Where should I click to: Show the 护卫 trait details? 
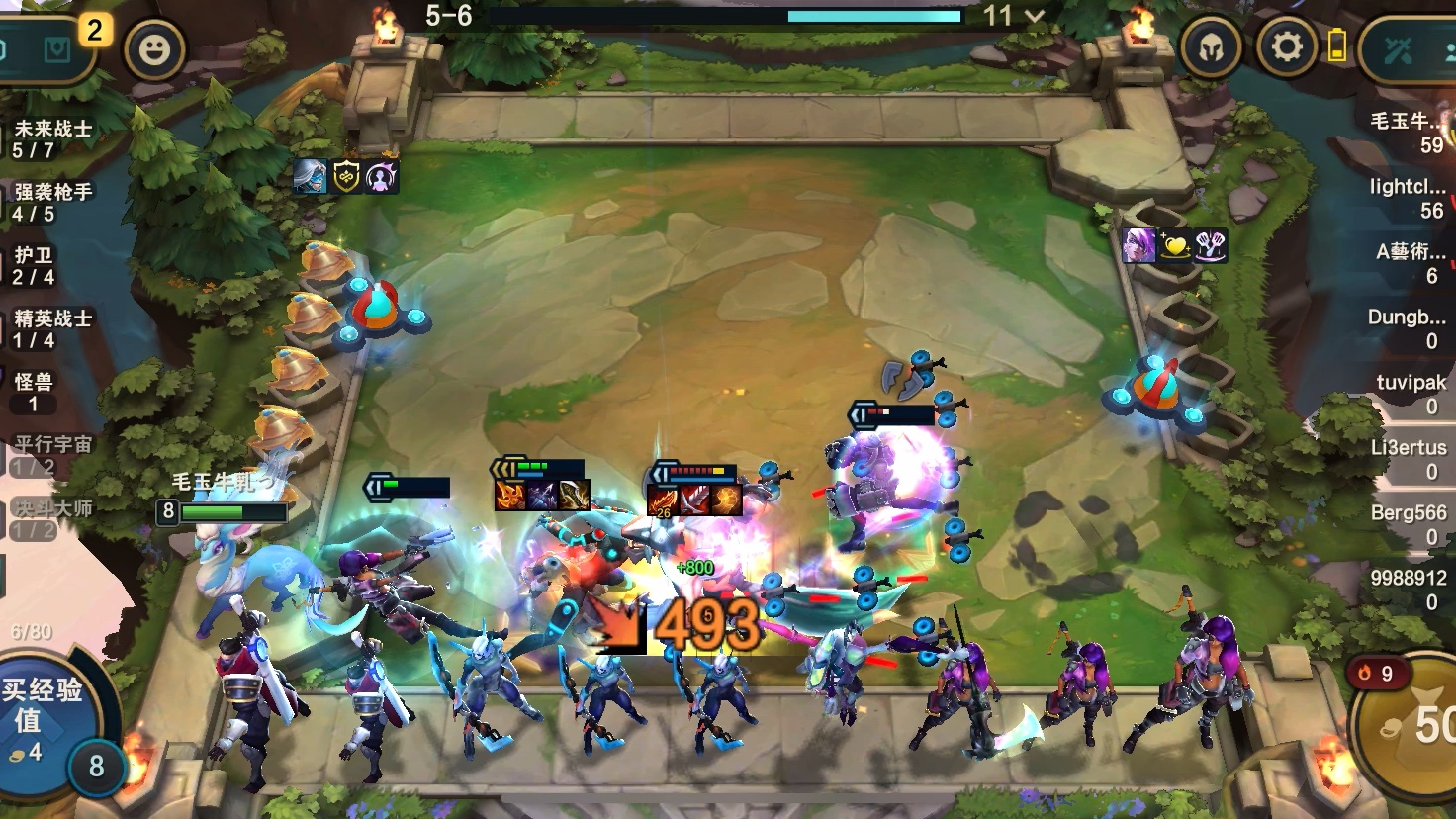click(x=34, y=265)
